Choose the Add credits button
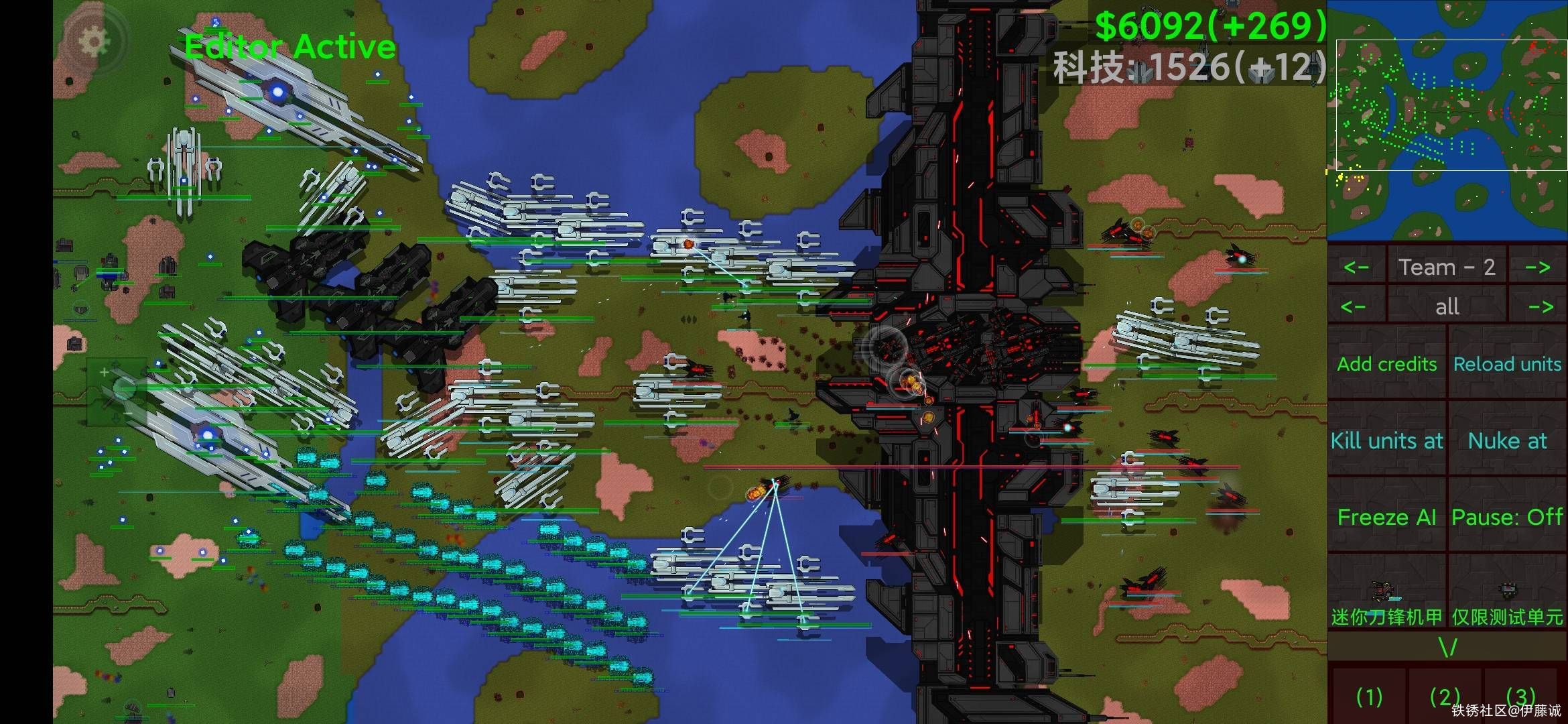Viewport: 1568px width, 724px height. (1387, 363)
